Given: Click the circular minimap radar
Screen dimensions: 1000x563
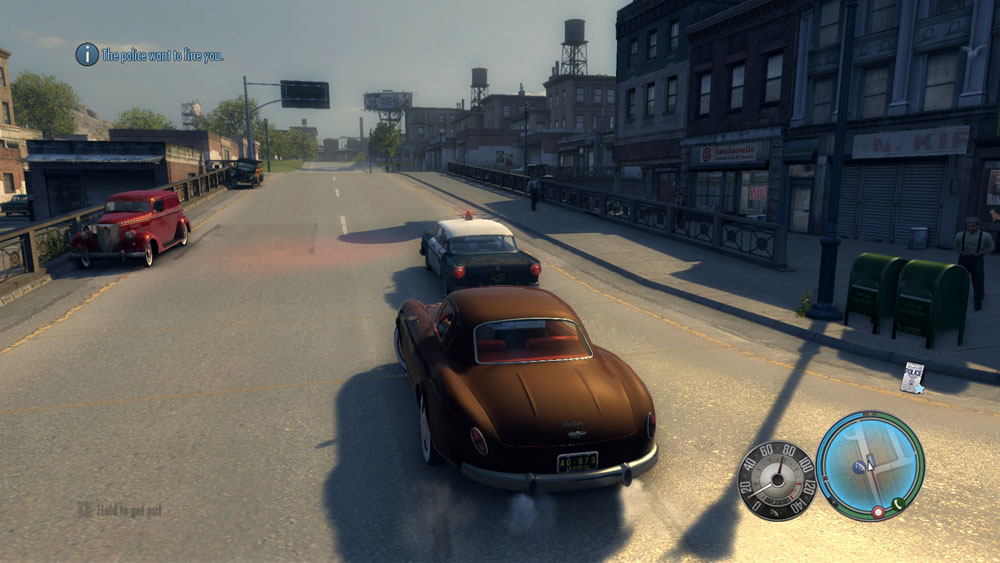Looking at the screenshot, I should (x=869, y=466).
